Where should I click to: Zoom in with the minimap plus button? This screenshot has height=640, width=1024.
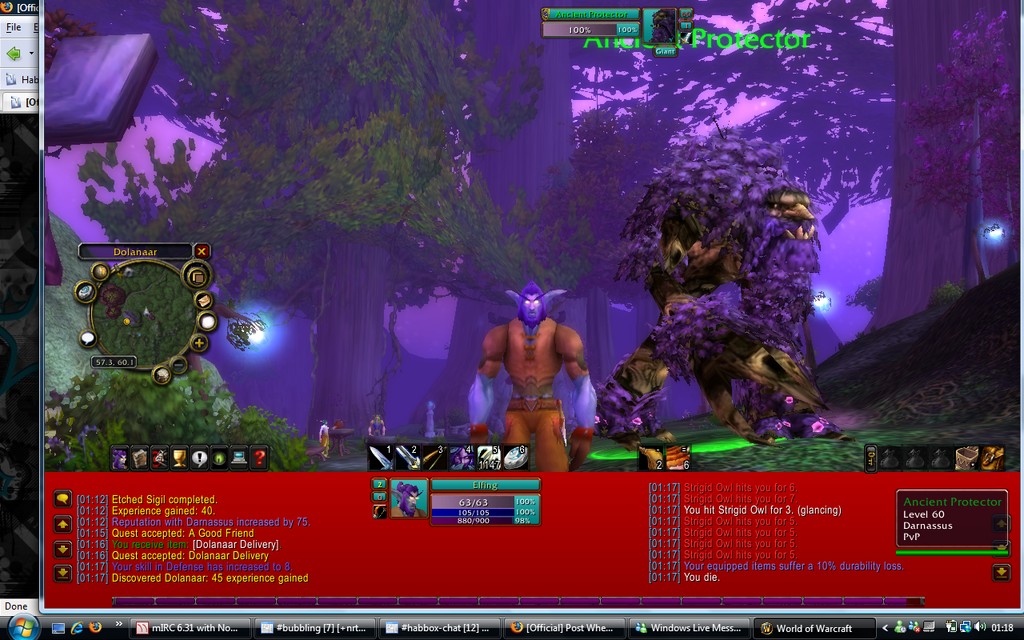(x=199, y=344)
